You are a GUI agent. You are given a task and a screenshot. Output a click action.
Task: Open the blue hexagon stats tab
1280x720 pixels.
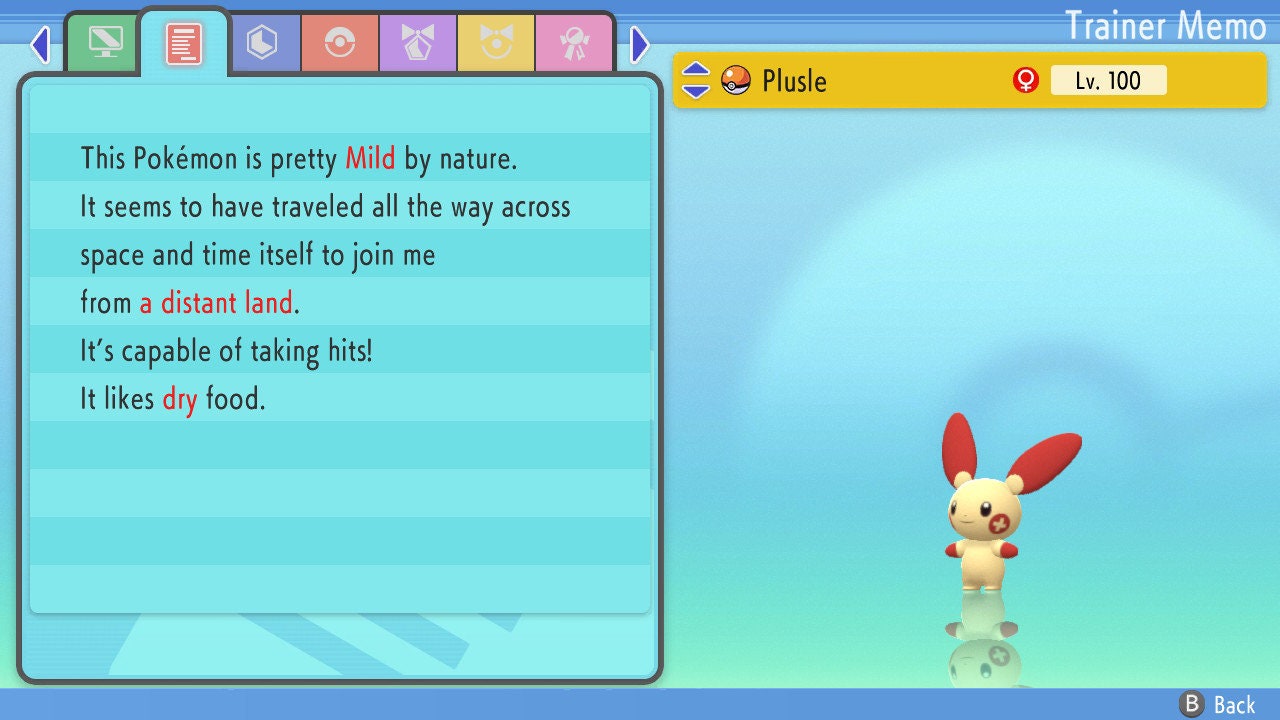262,43
